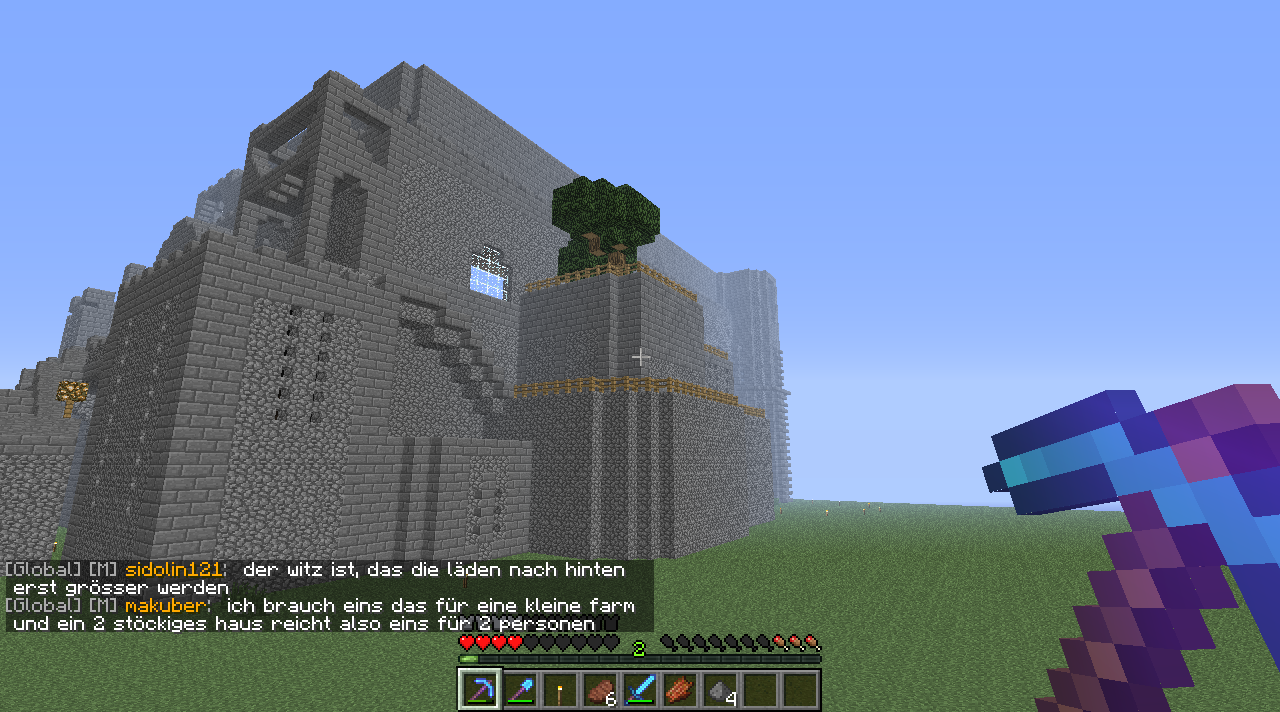Pick the stack of four gray items

click(720, 690)
